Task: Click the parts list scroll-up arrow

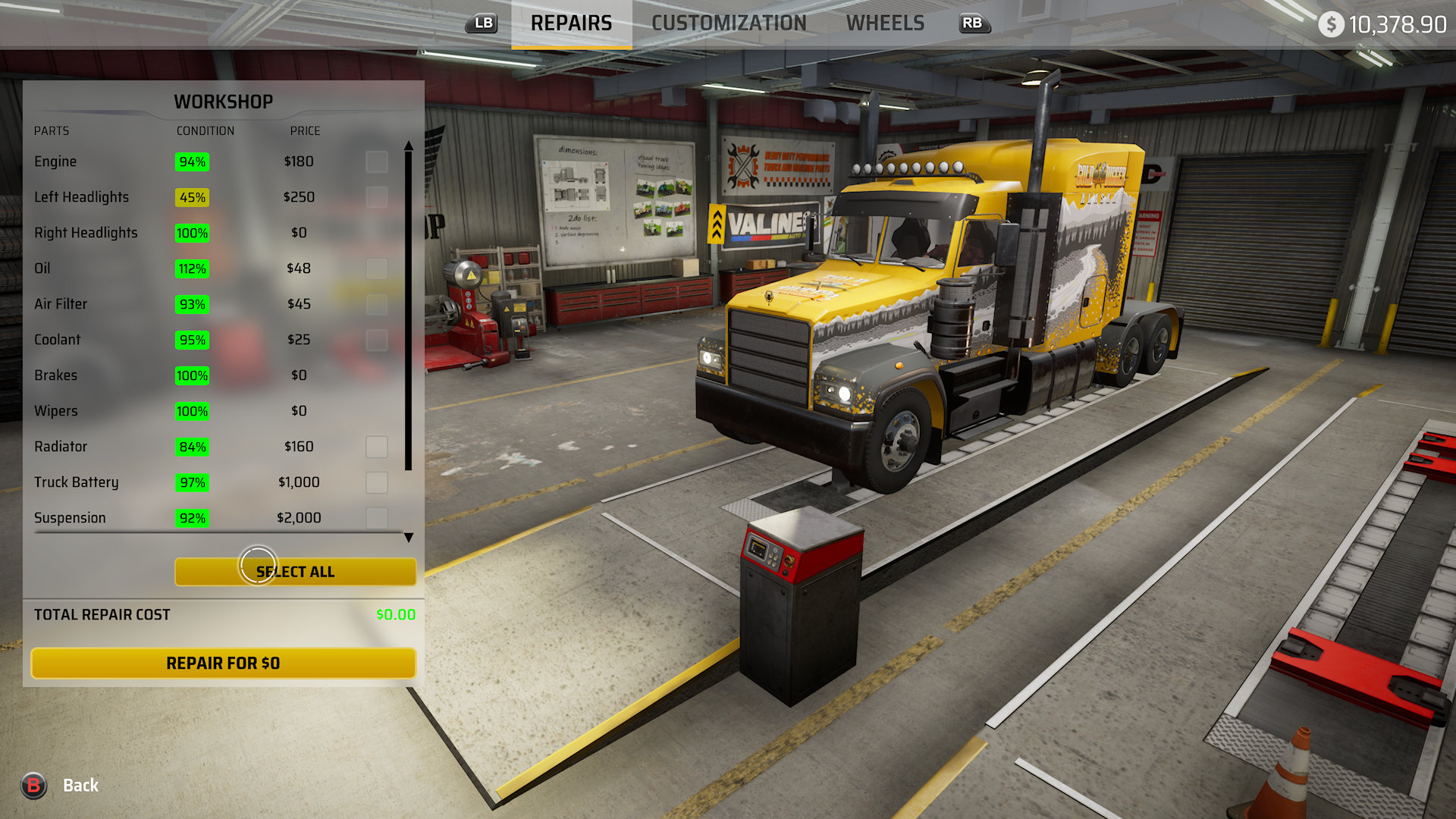Action: pyautogui.click(x=409, y=145)
